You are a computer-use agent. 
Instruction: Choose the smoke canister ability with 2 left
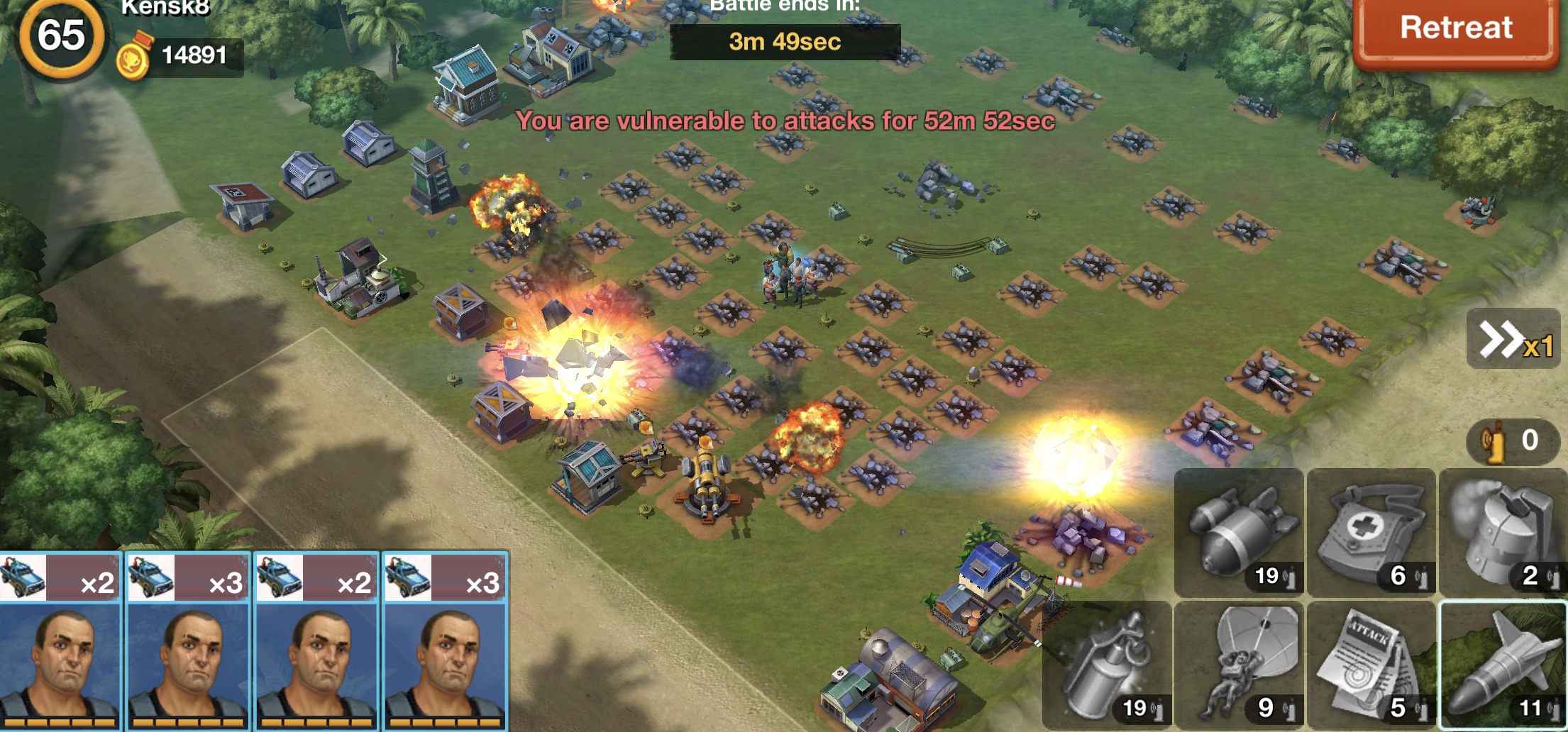point(1503,532)
